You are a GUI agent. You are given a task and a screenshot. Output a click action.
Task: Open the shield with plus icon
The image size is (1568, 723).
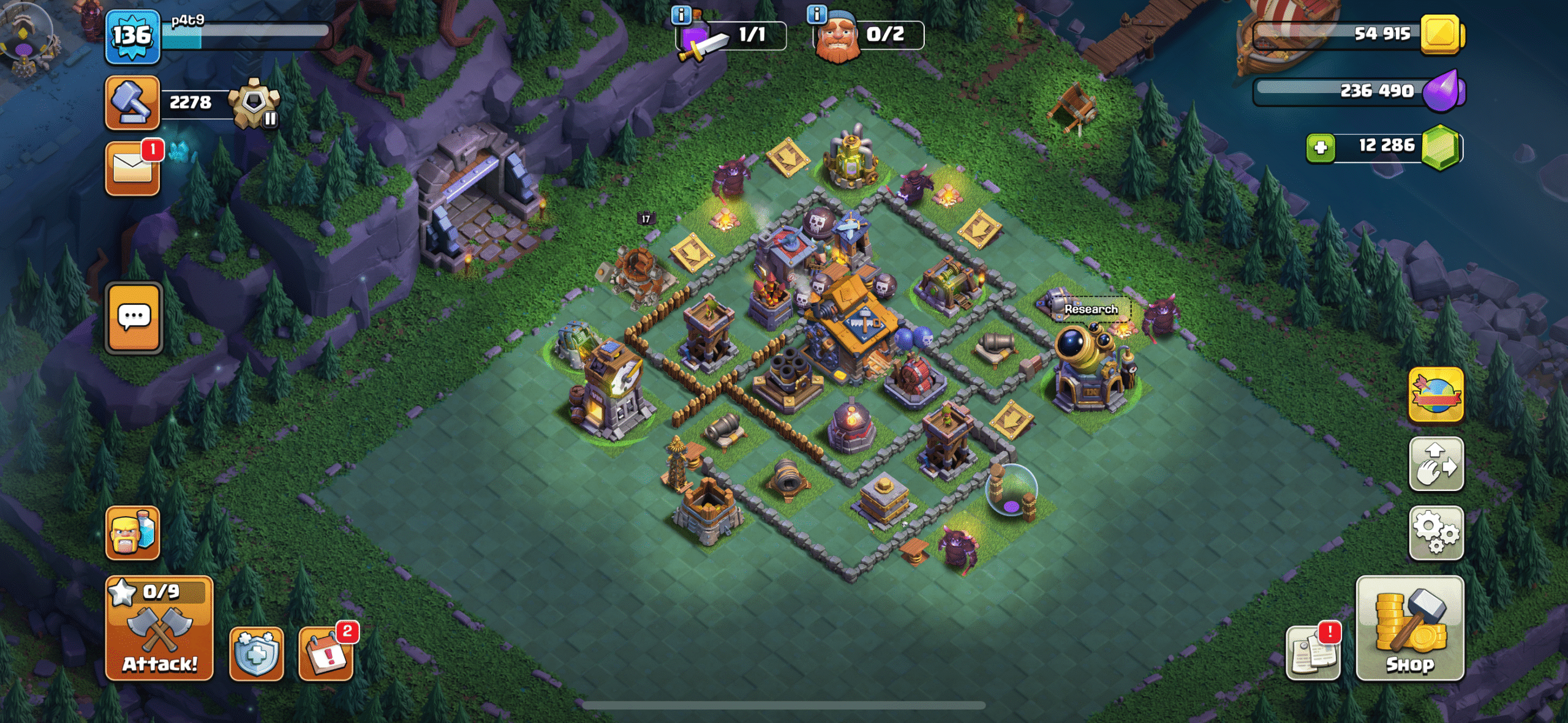coord(256,654)
